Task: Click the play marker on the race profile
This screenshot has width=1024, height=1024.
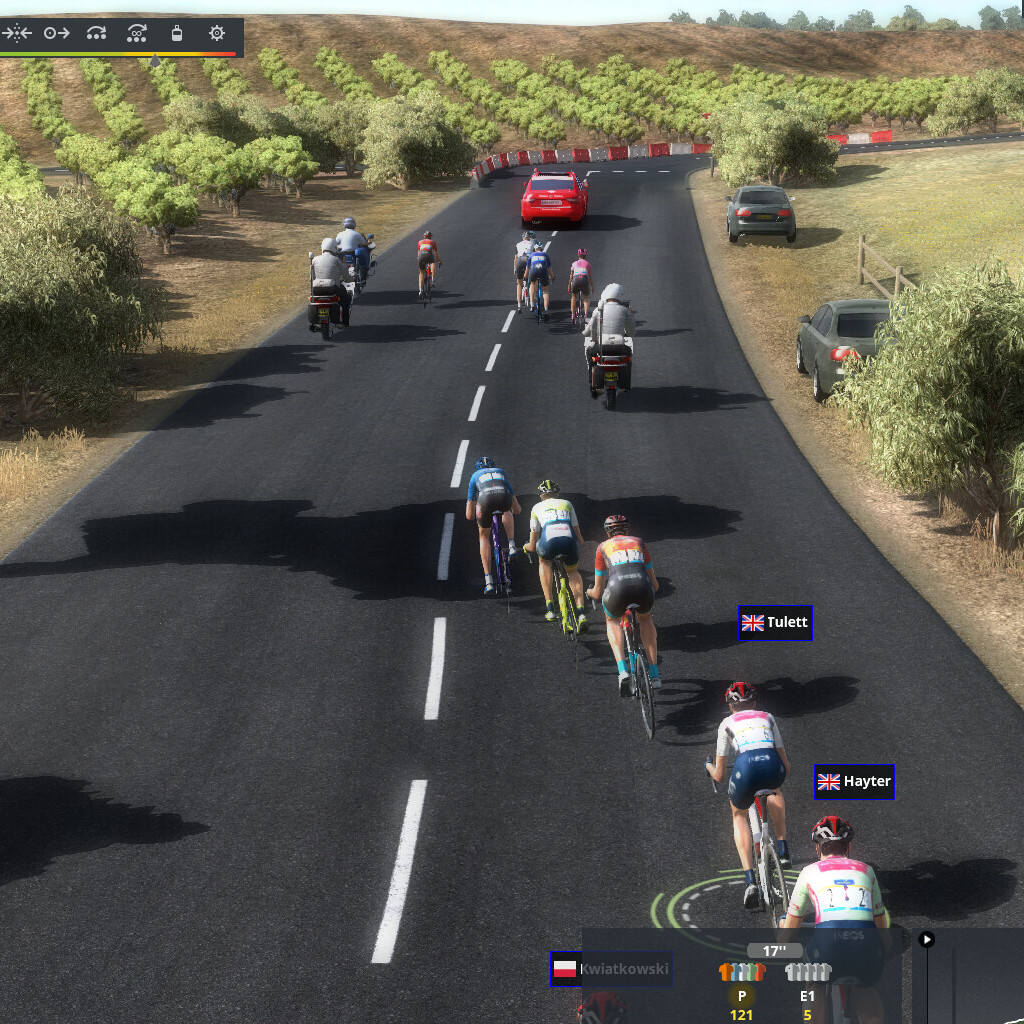Action: click(x=927, y=939)
